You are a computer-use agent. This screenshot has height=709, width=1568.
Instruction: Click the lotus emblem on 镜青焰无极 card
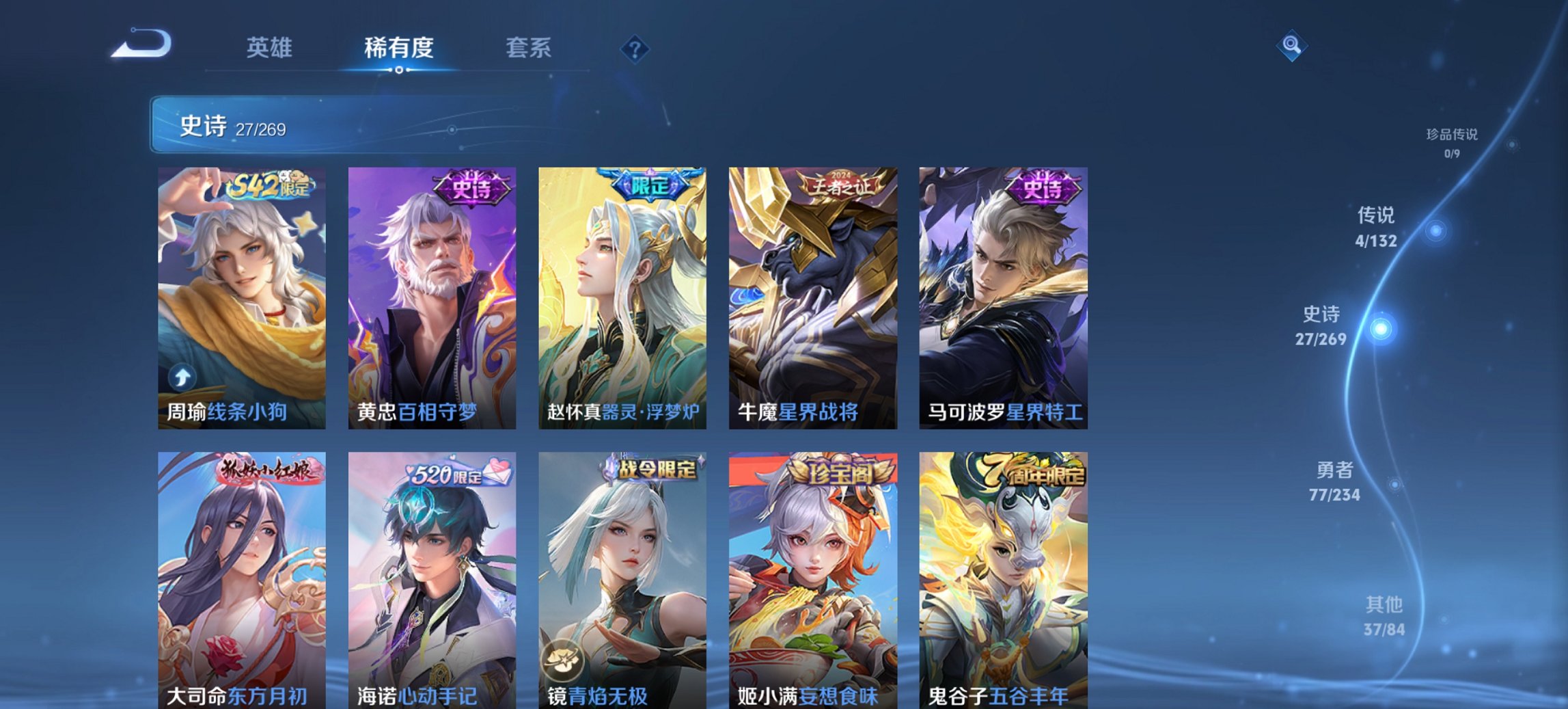(563, 658)
